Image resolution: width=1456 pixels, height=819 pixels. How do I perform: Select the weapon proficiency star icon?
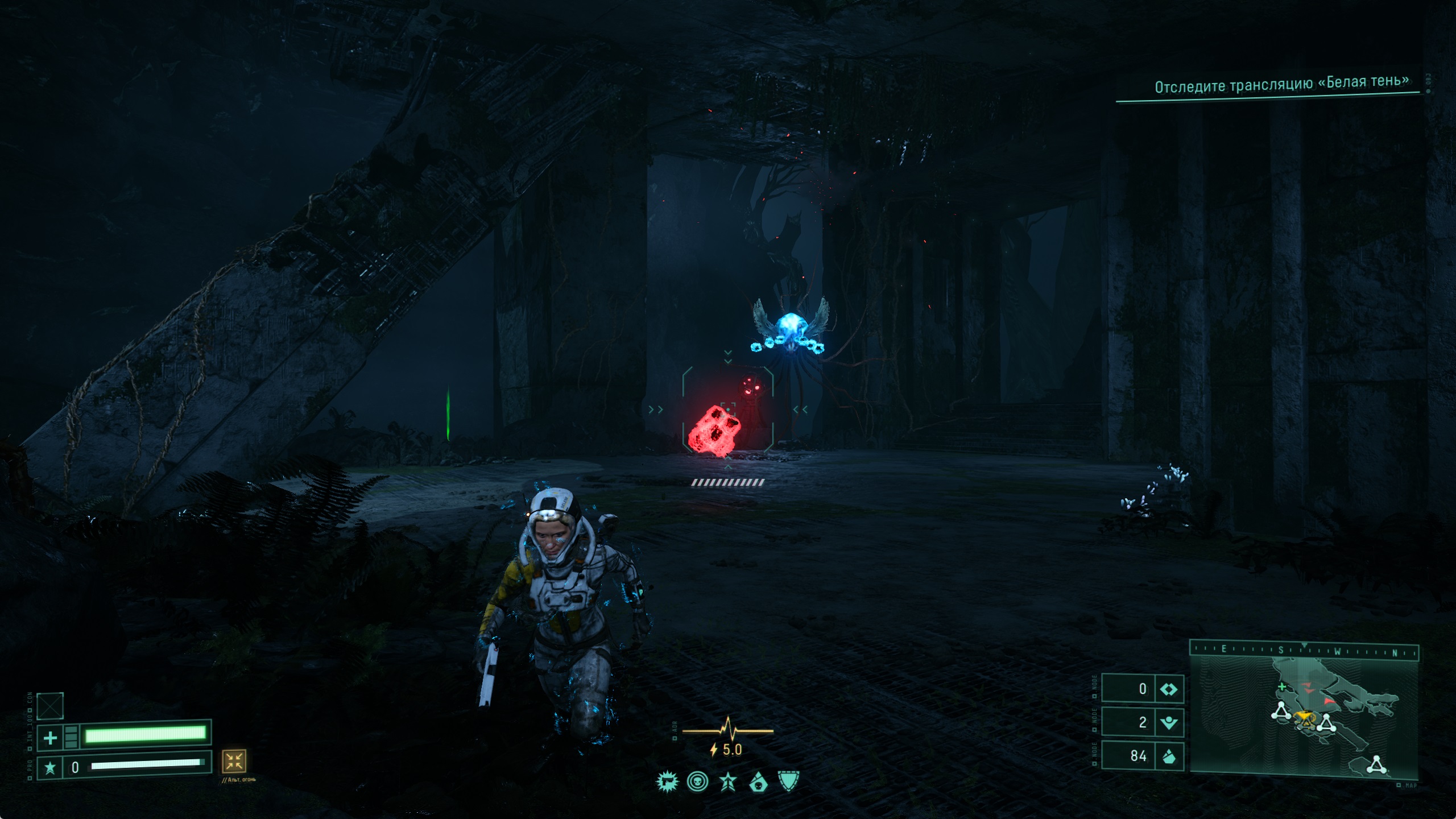[50, 768]
